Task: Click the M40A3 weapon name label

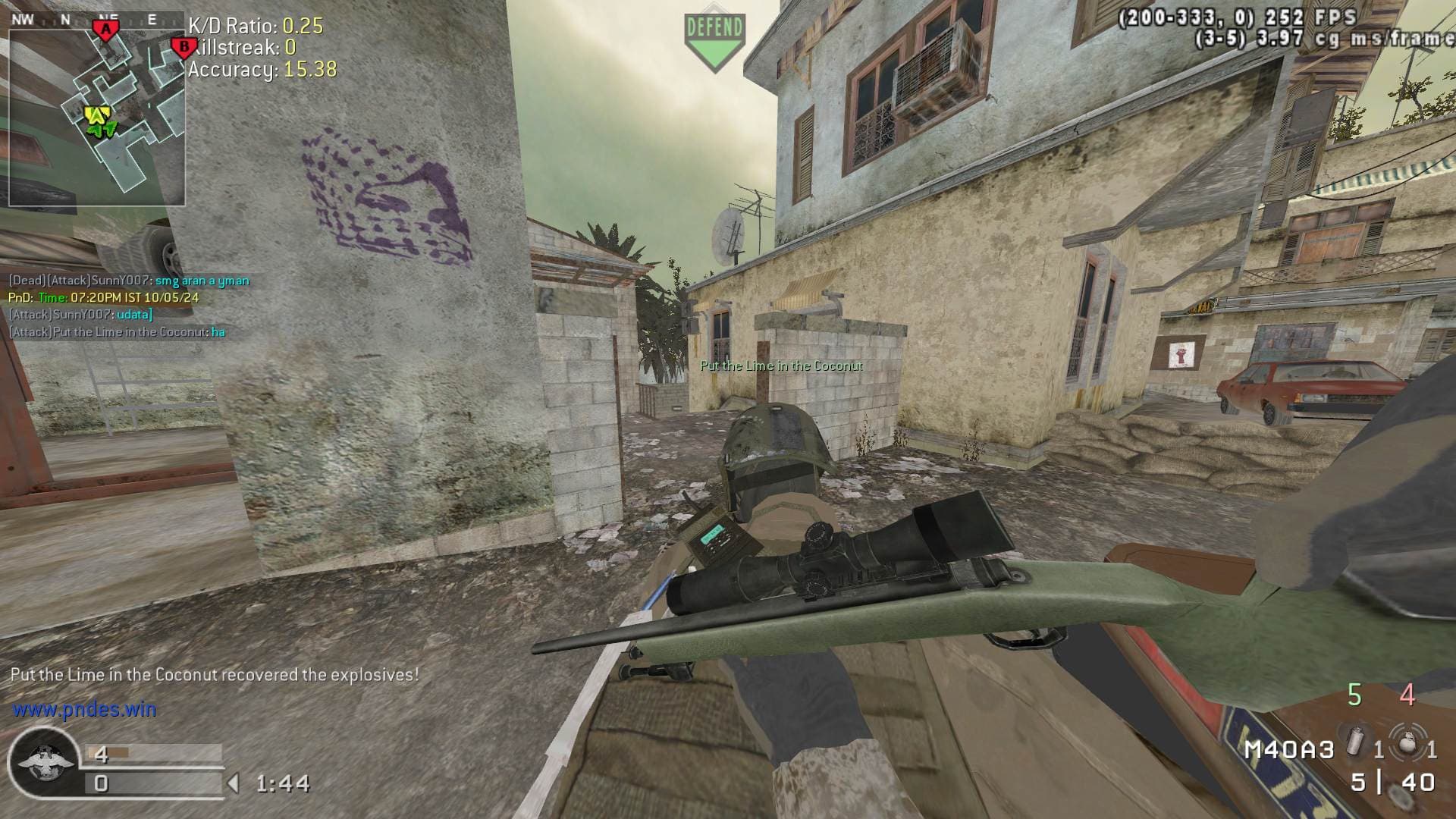Action: [1289, 750]
